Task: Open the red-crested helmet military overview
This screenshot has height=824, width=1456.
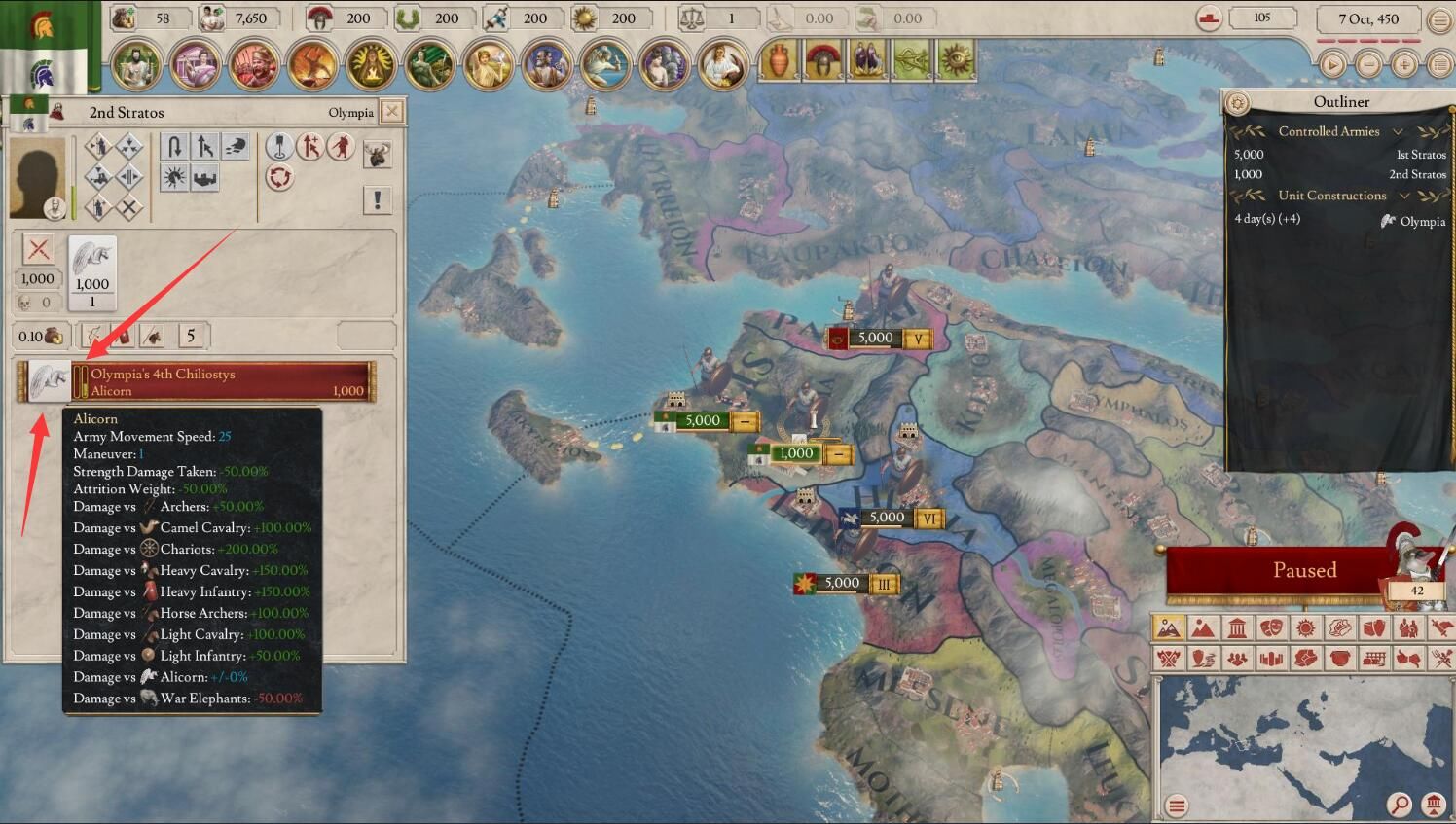Action: [822, 60]
